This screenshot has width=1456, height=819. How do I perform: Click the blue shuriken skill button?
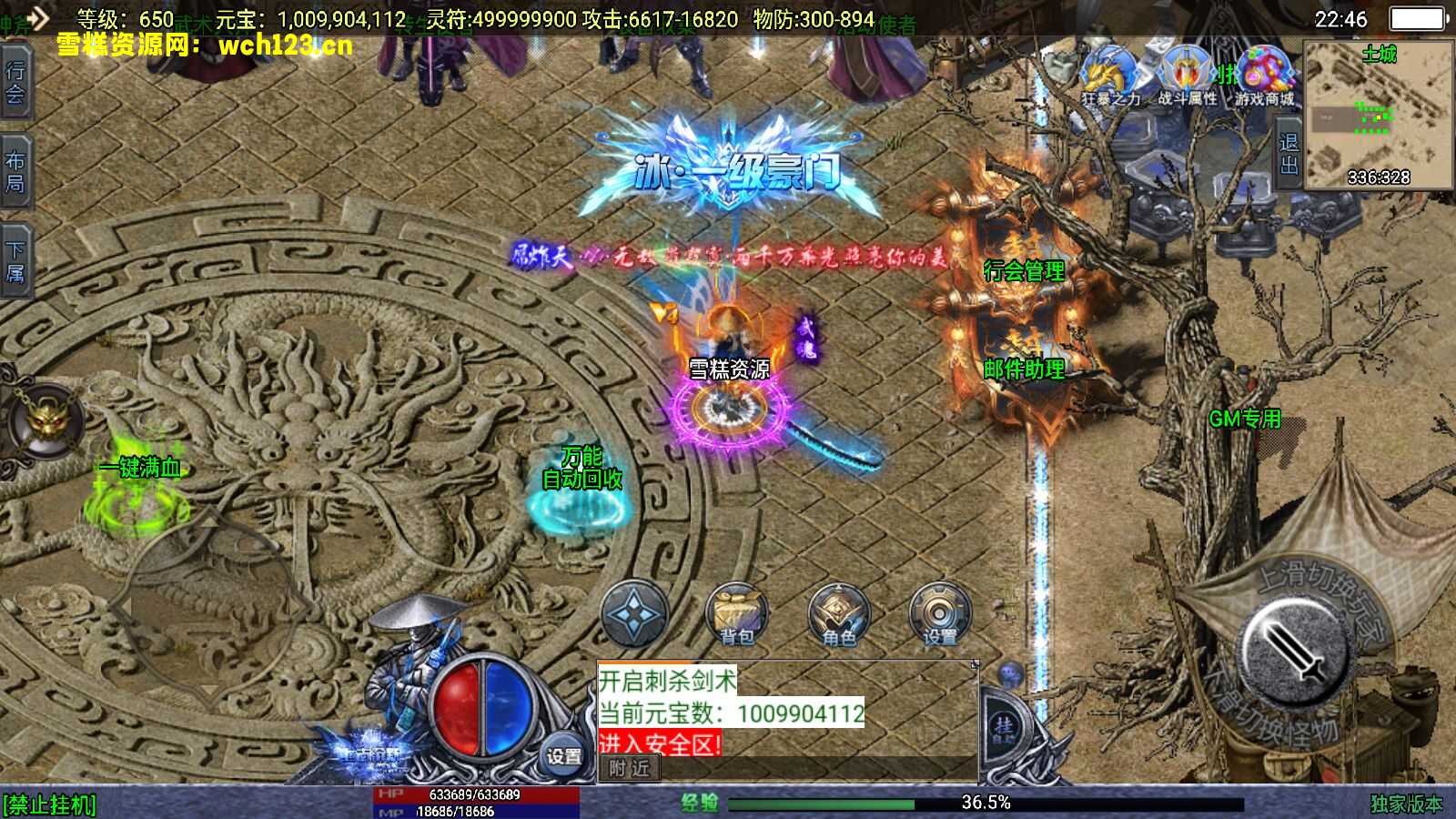[x=634, y=613]
